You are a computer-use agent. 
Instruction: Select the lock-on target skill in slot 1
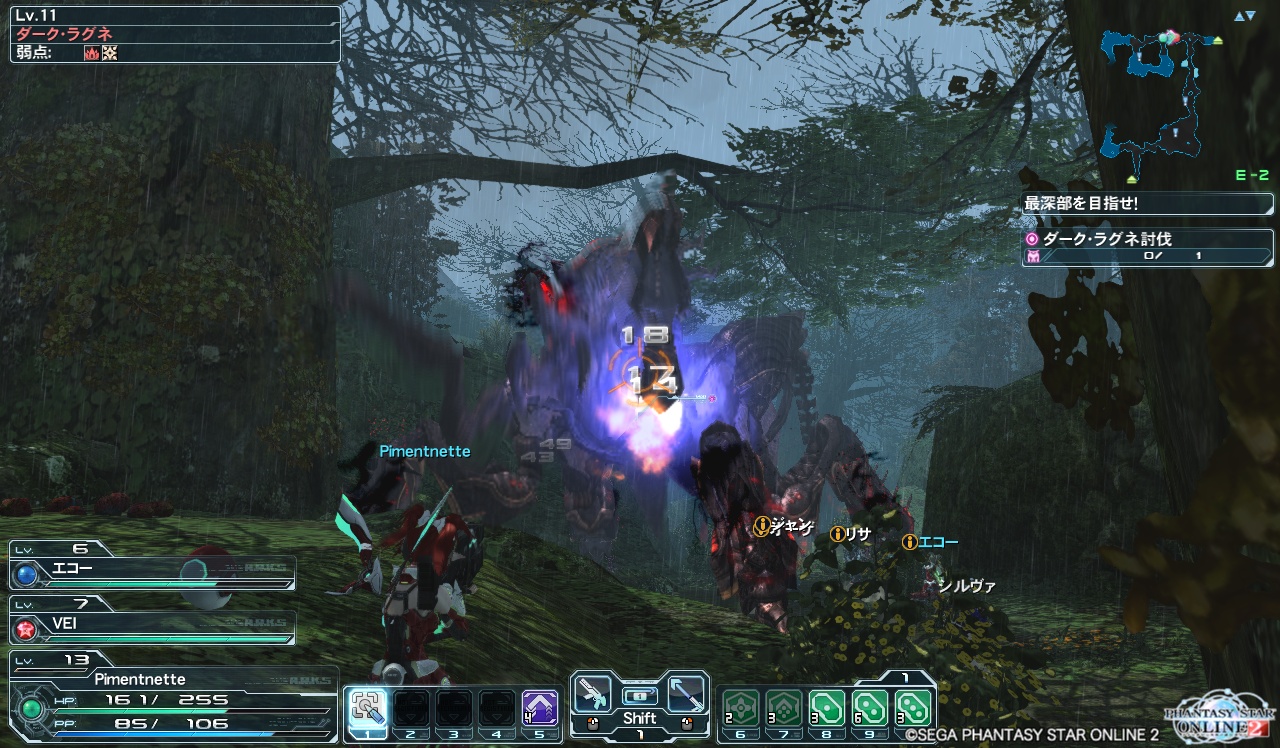367,708
